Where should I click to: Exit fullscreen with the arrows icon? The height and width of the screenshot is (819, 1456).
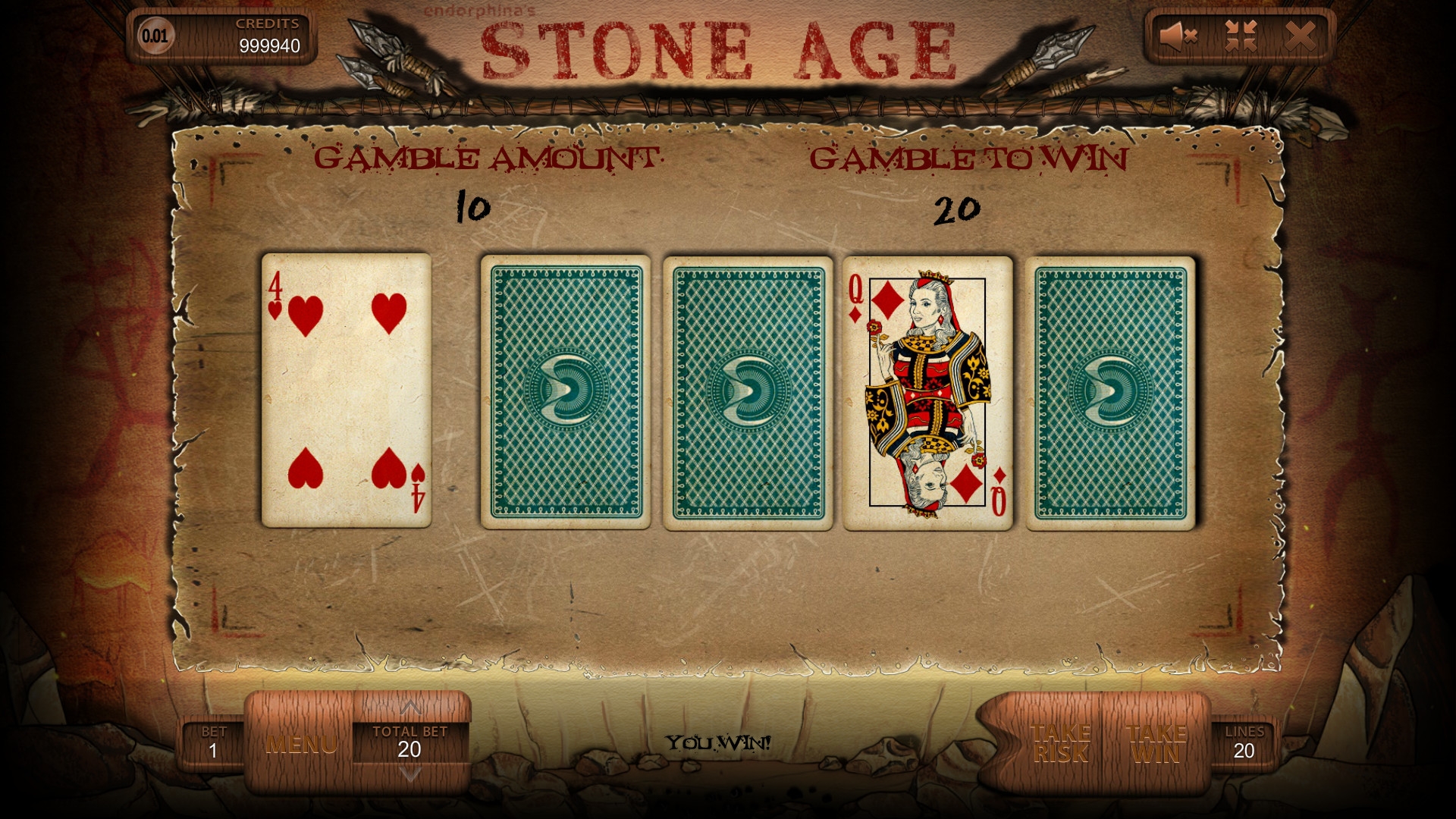pyautogui.click(x=1241, y=36)
